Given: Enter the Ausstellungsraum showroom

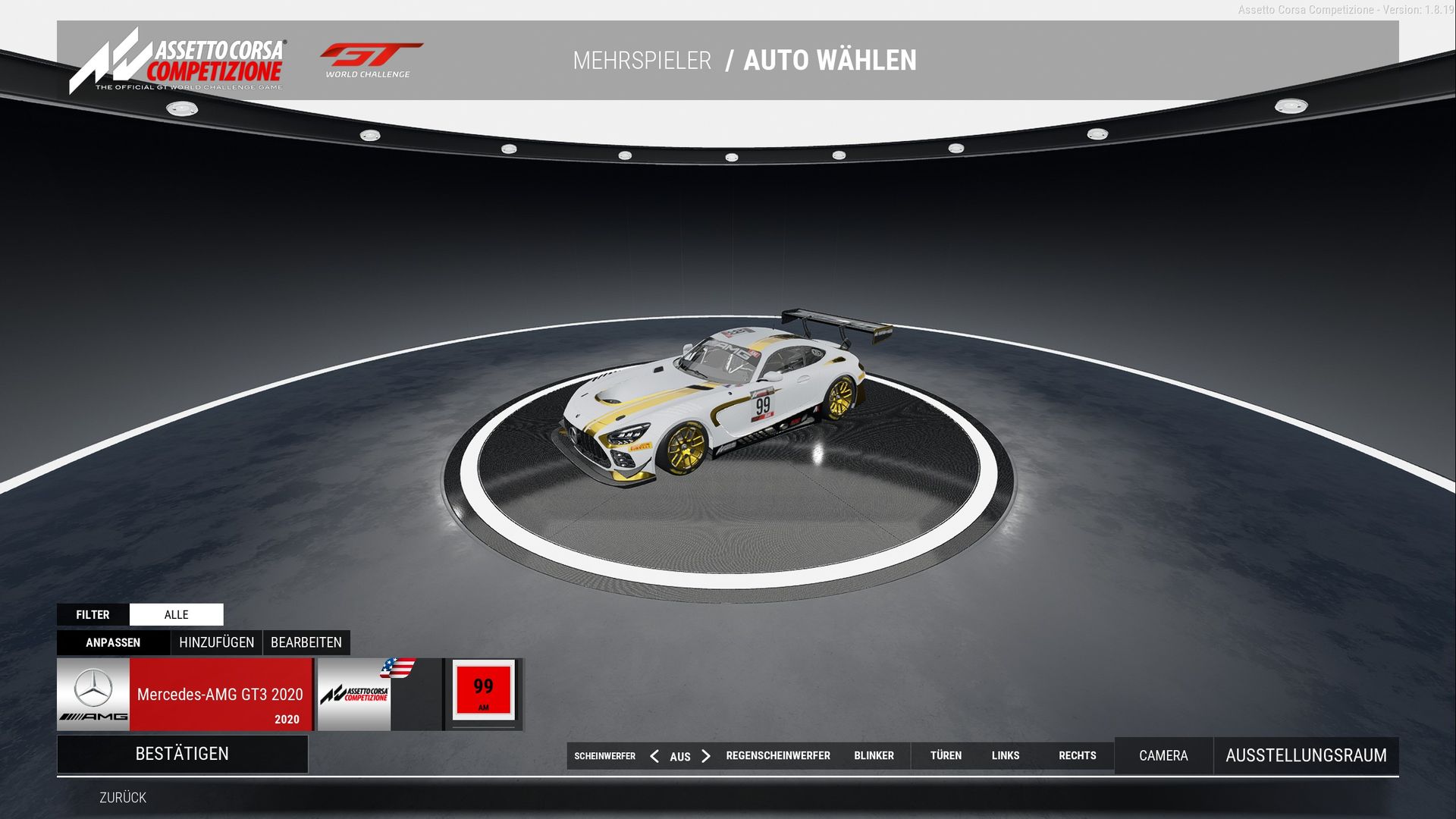Looking at the screenshot, I should point(1306,756).
